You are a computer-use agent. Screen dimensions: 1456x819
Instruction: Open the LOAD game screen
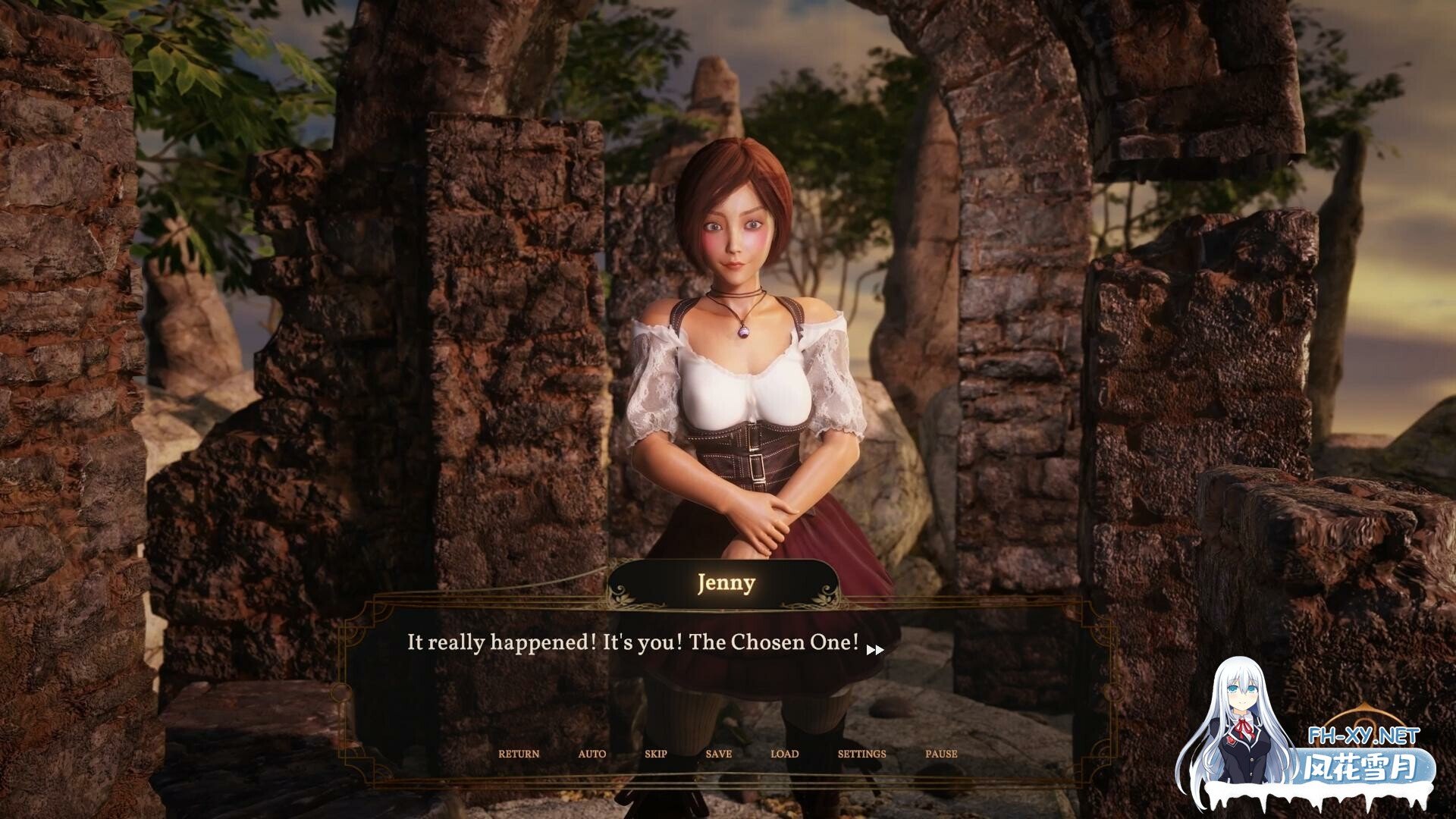[784, 754]
